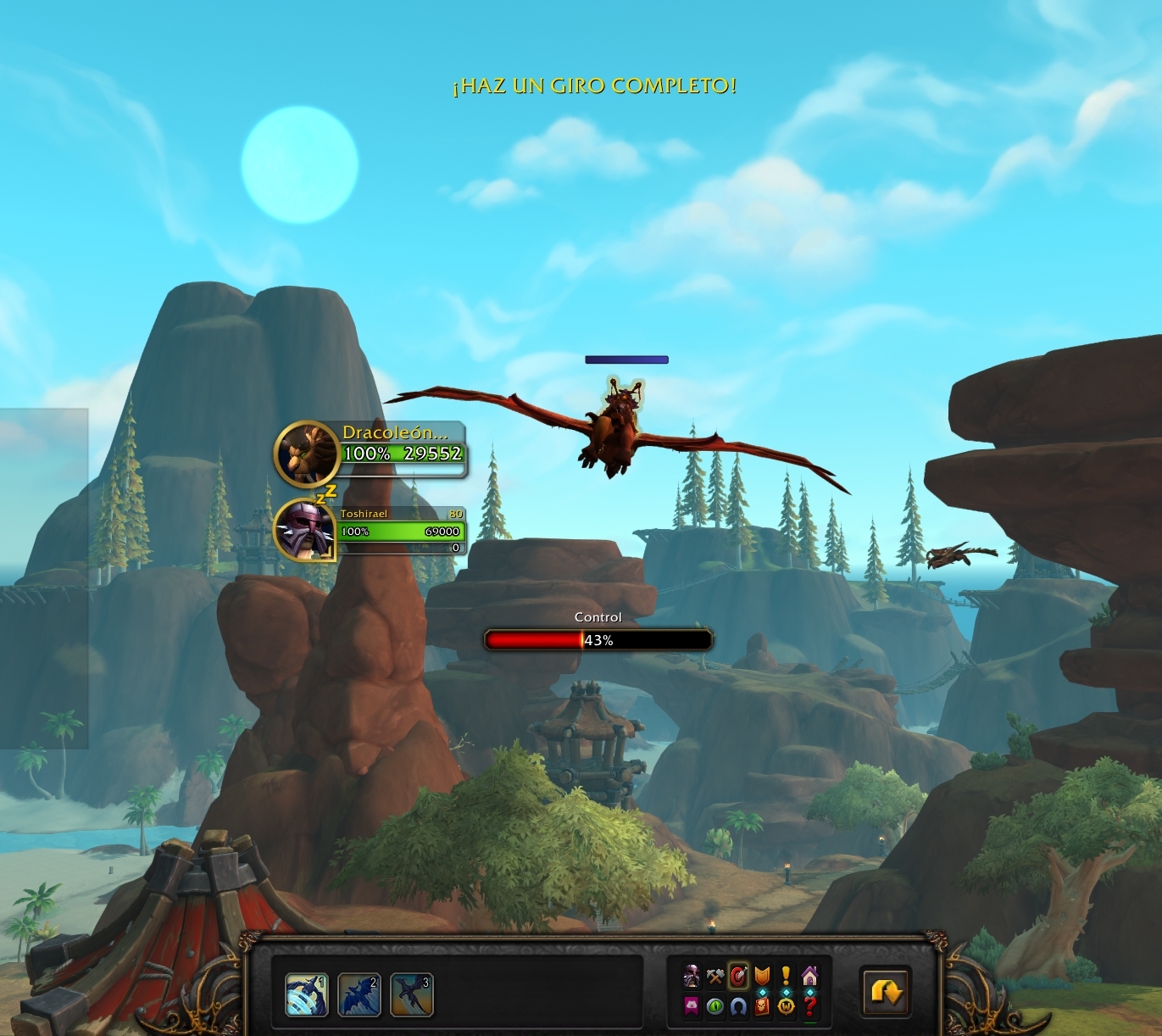Trigger the third ability with diving dragon
Viewport: 1162px width, 1036px height.
pos(412,994)
